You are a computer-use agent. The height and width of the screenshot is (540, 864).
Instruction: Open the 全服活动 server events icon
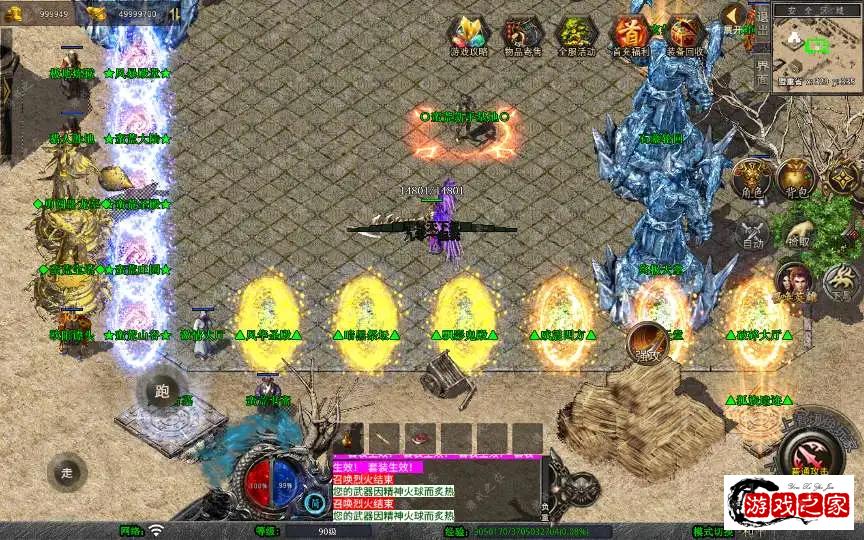pyautogui.click(x=576, y=34)
